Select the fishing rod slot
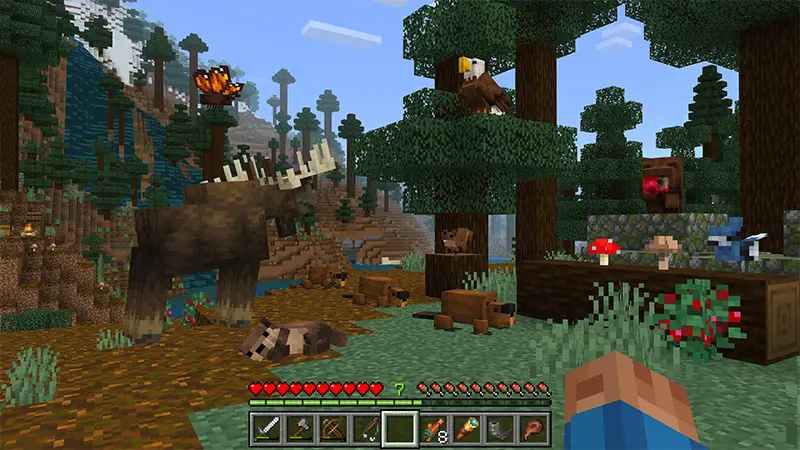Screen dimensions: 800x450 pos(367,428)
